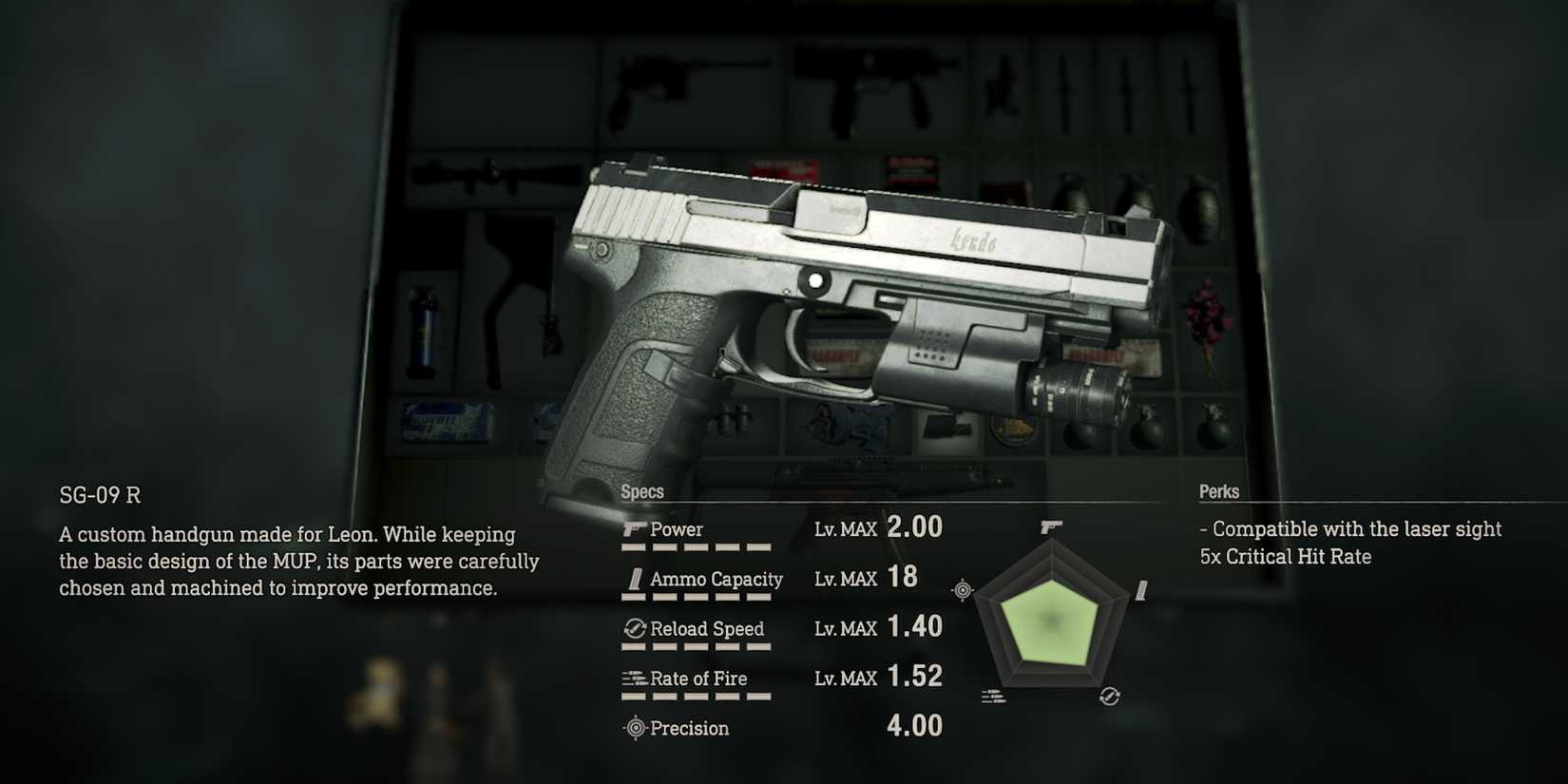Click the ammo icon right of the stat chart
Image resolution: width=1568 pixels, height=784 pixels.
point(1139,588)
